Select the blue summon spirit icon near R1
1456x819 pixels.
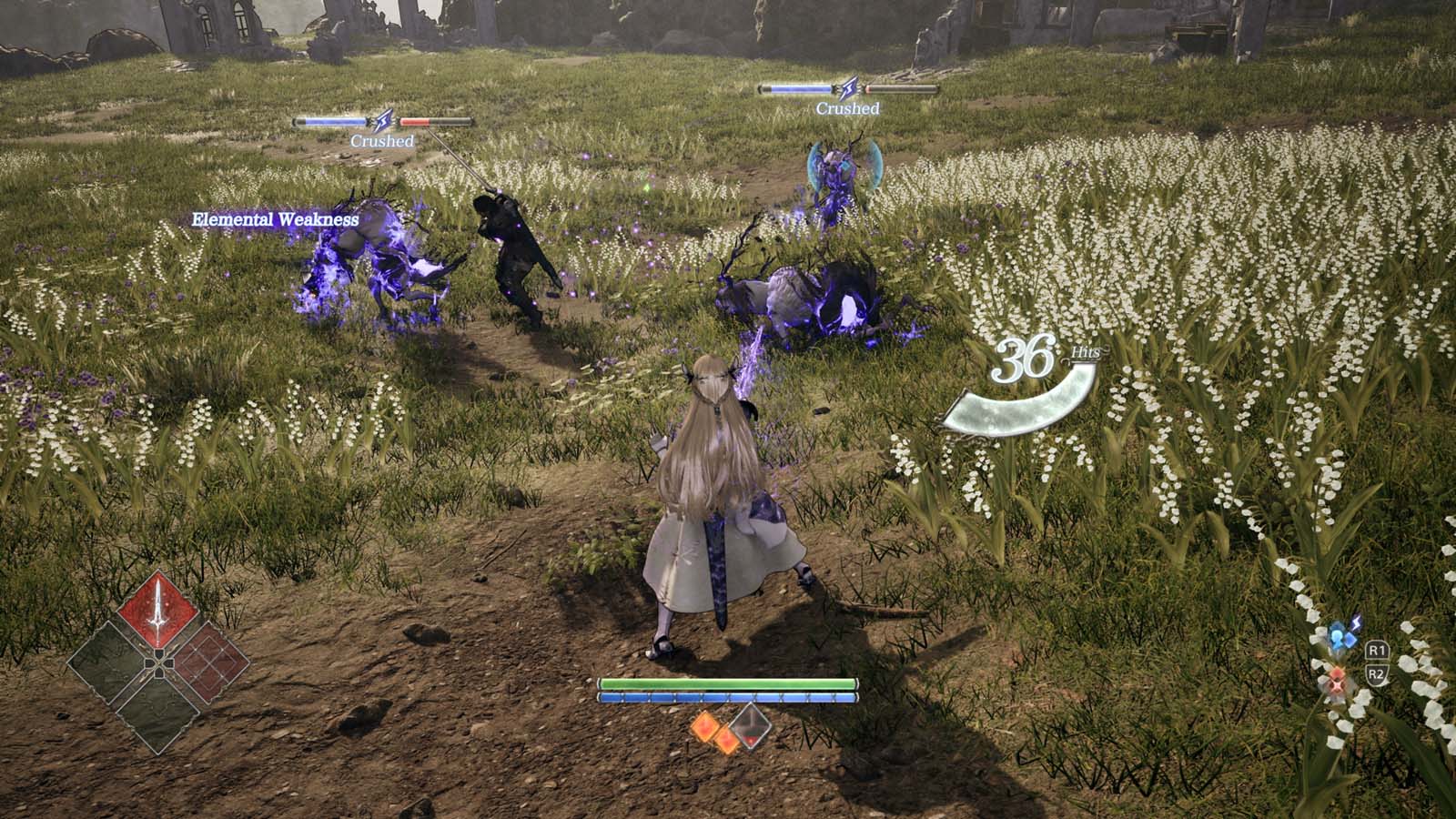coord(1338,637)
